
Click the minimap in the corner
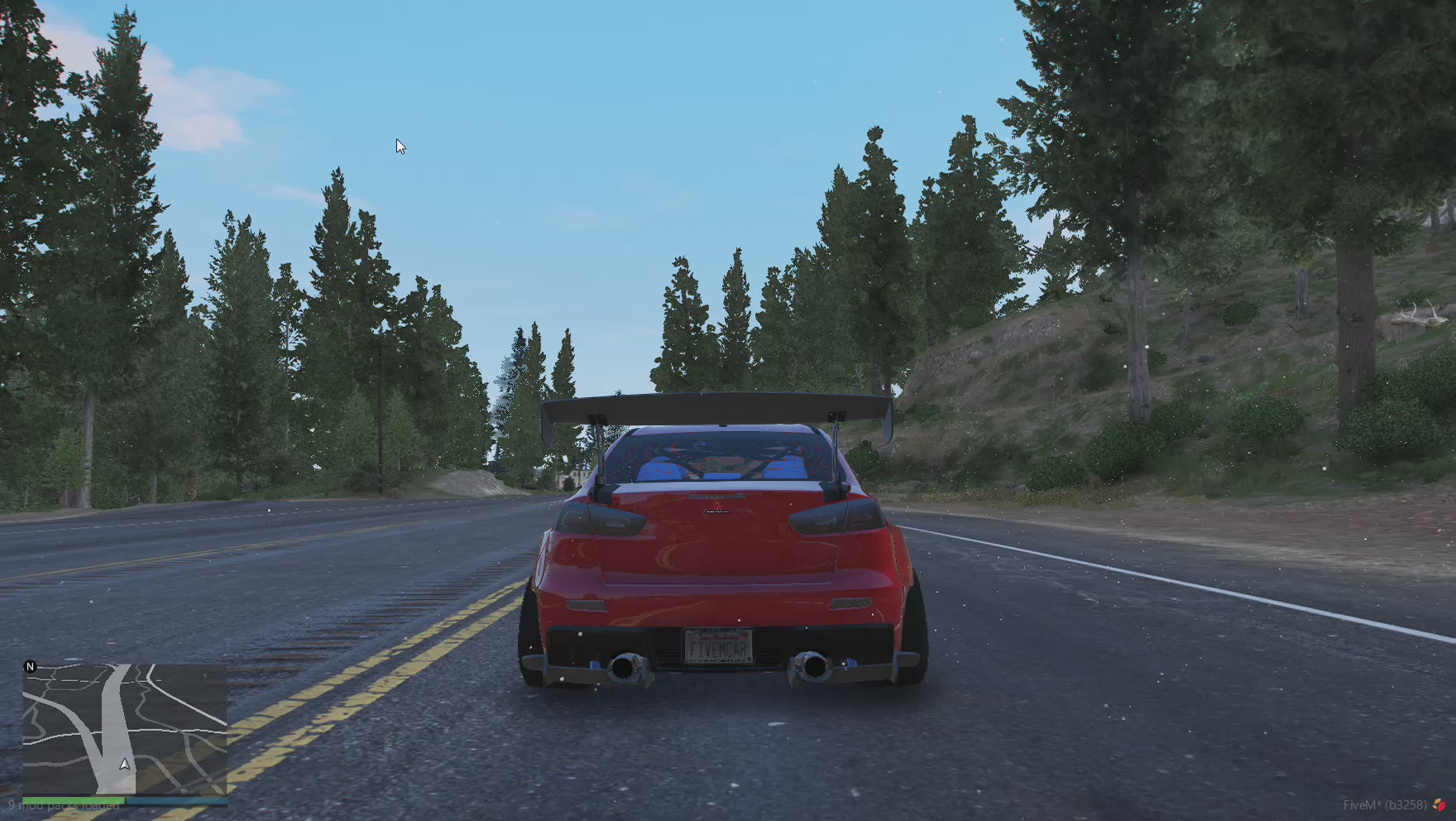tap(124, 728)
